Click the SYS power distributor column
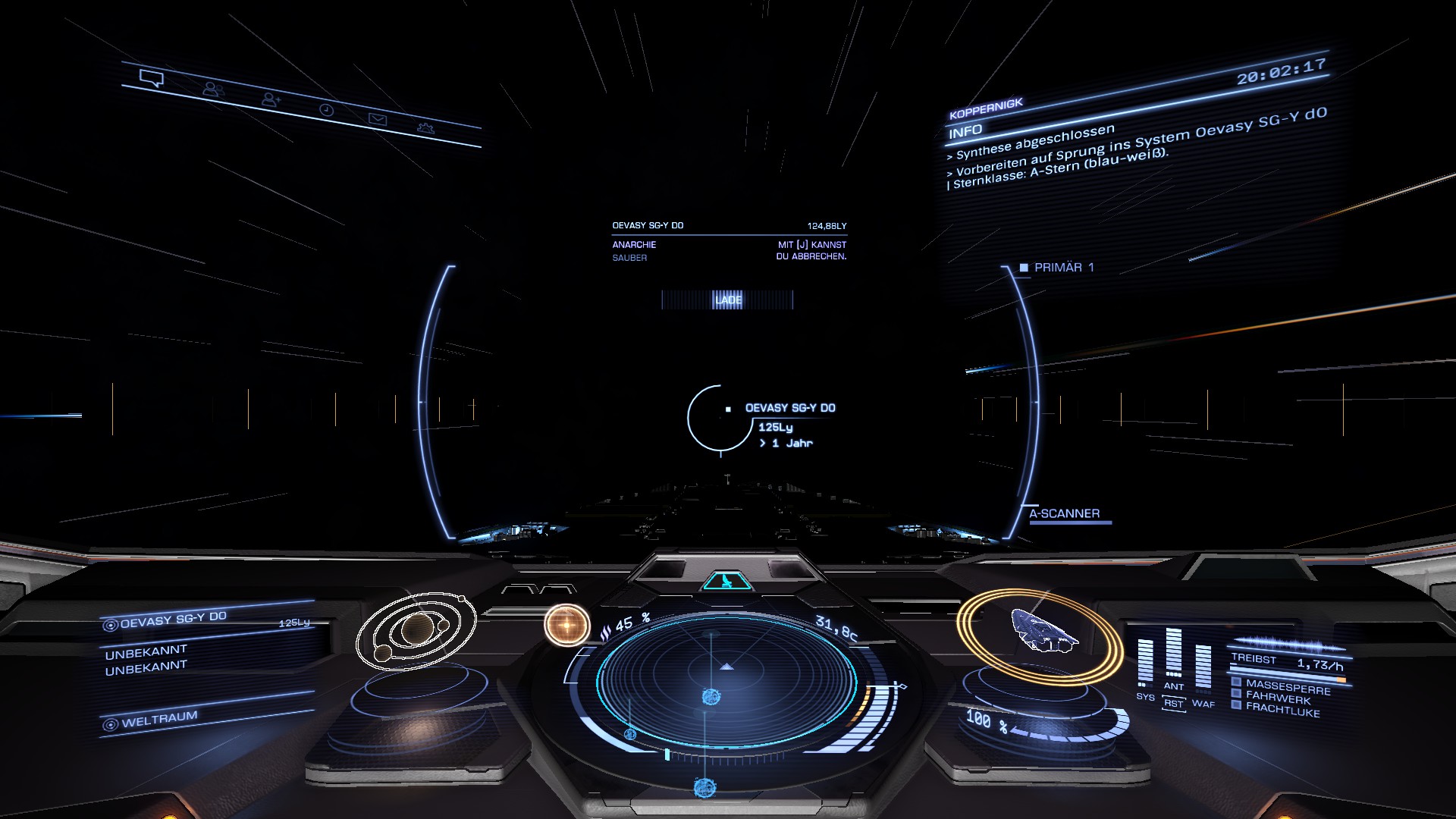1456x819 pixels. (1145, 664)
